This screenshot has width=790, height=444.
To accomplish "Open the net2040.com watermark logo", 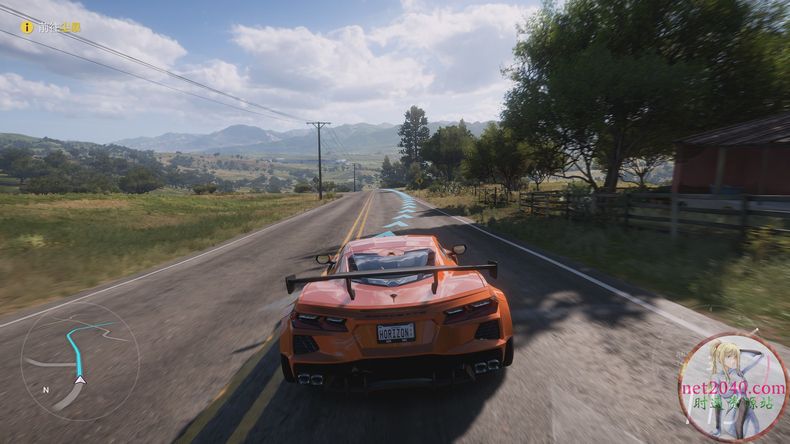I will click(733, 388).
